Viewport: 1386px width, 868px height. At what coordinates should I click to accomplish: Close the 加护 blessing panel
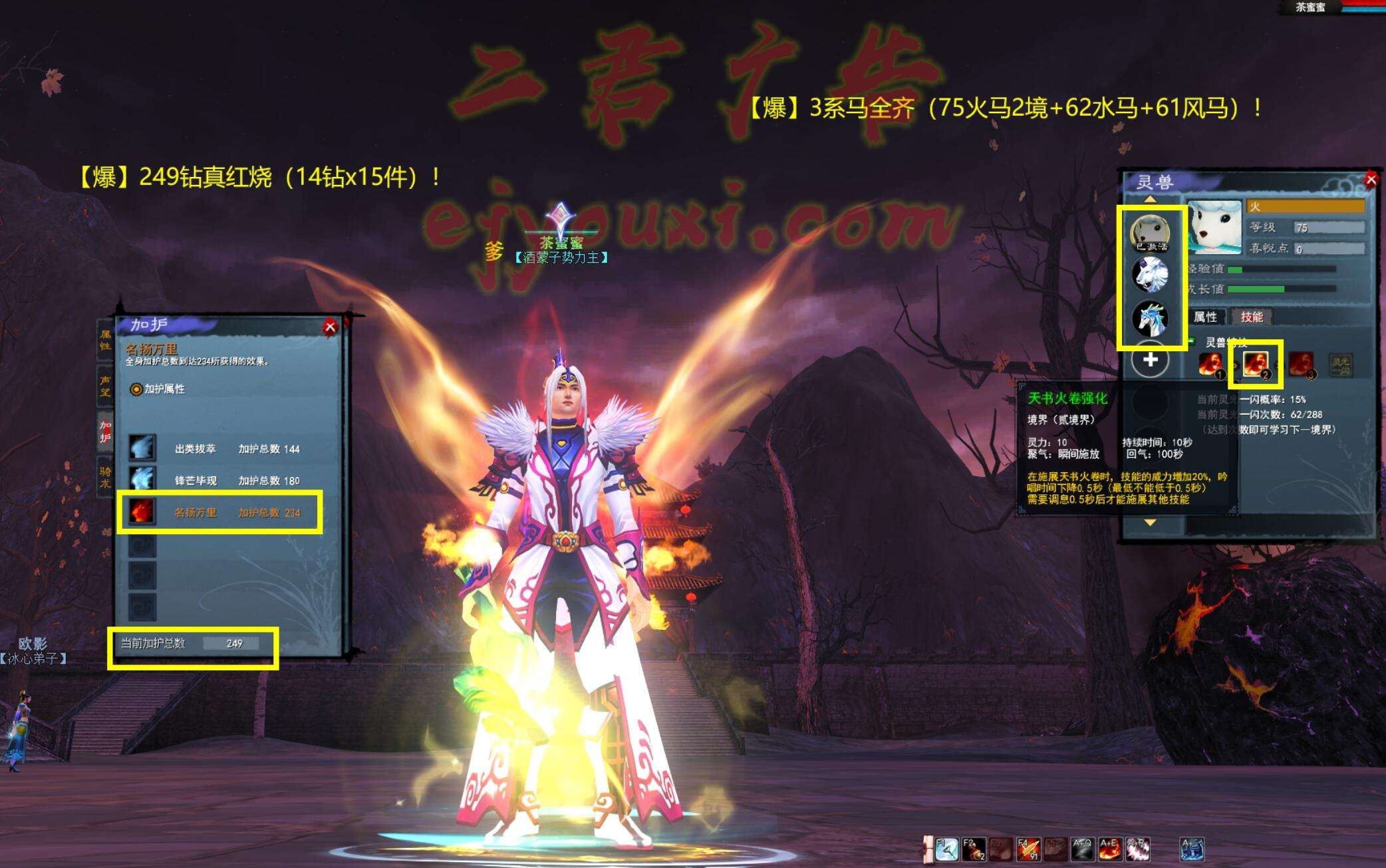[x=330, y=327]
